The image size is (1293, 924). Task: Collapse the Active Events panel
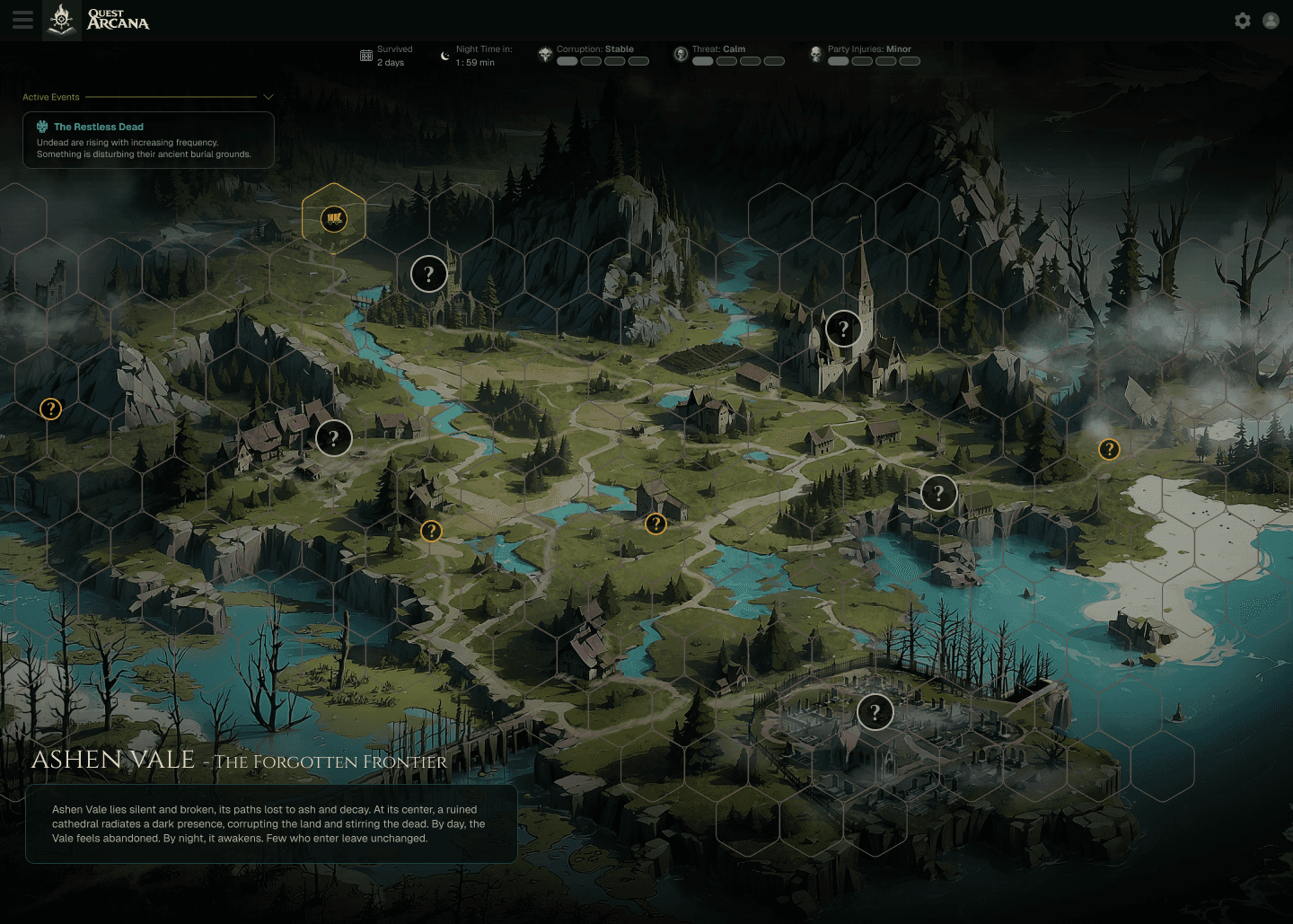click(268, 97)
